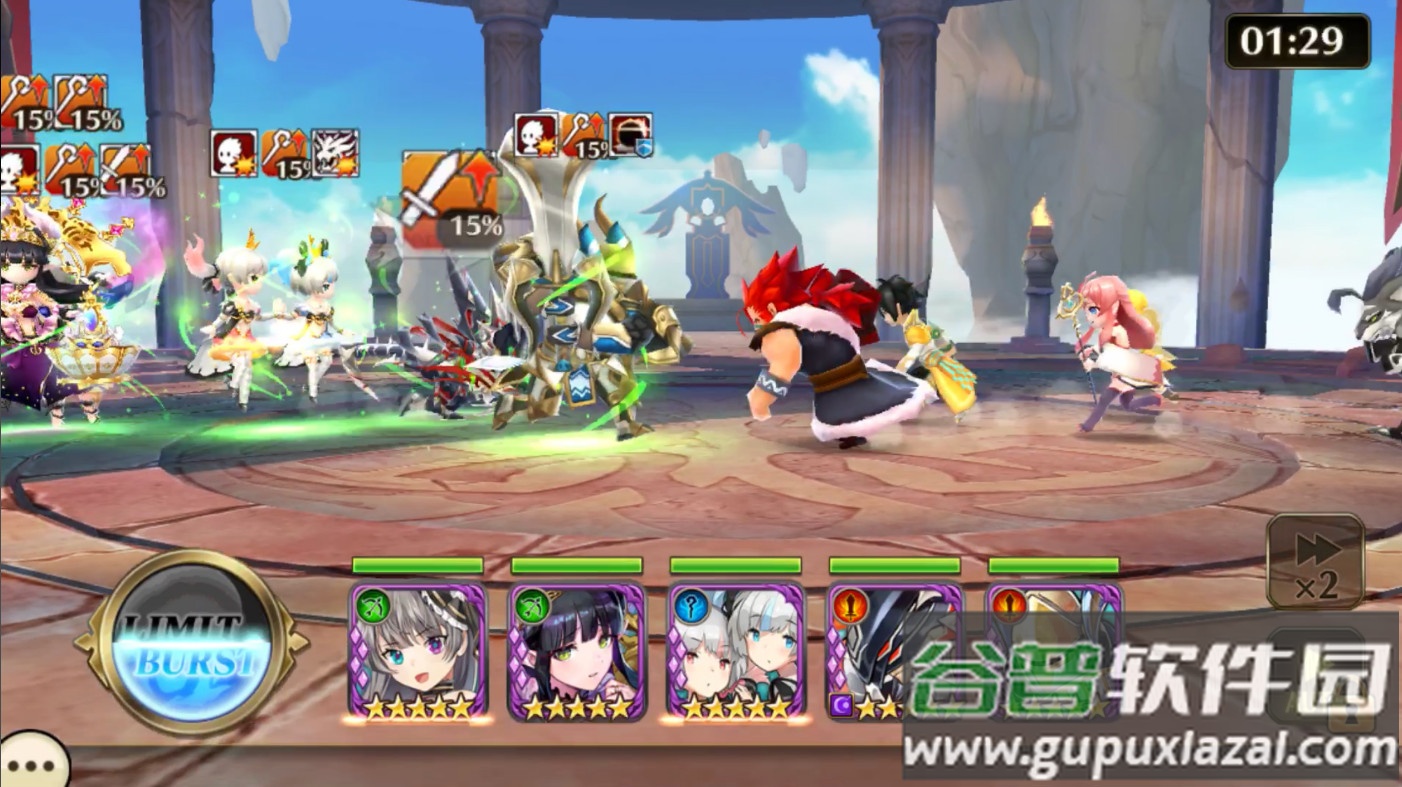This screenshot has width=1402, height=787.
Task: Activate the Limit Burst orb
Action: coord(189,643)
